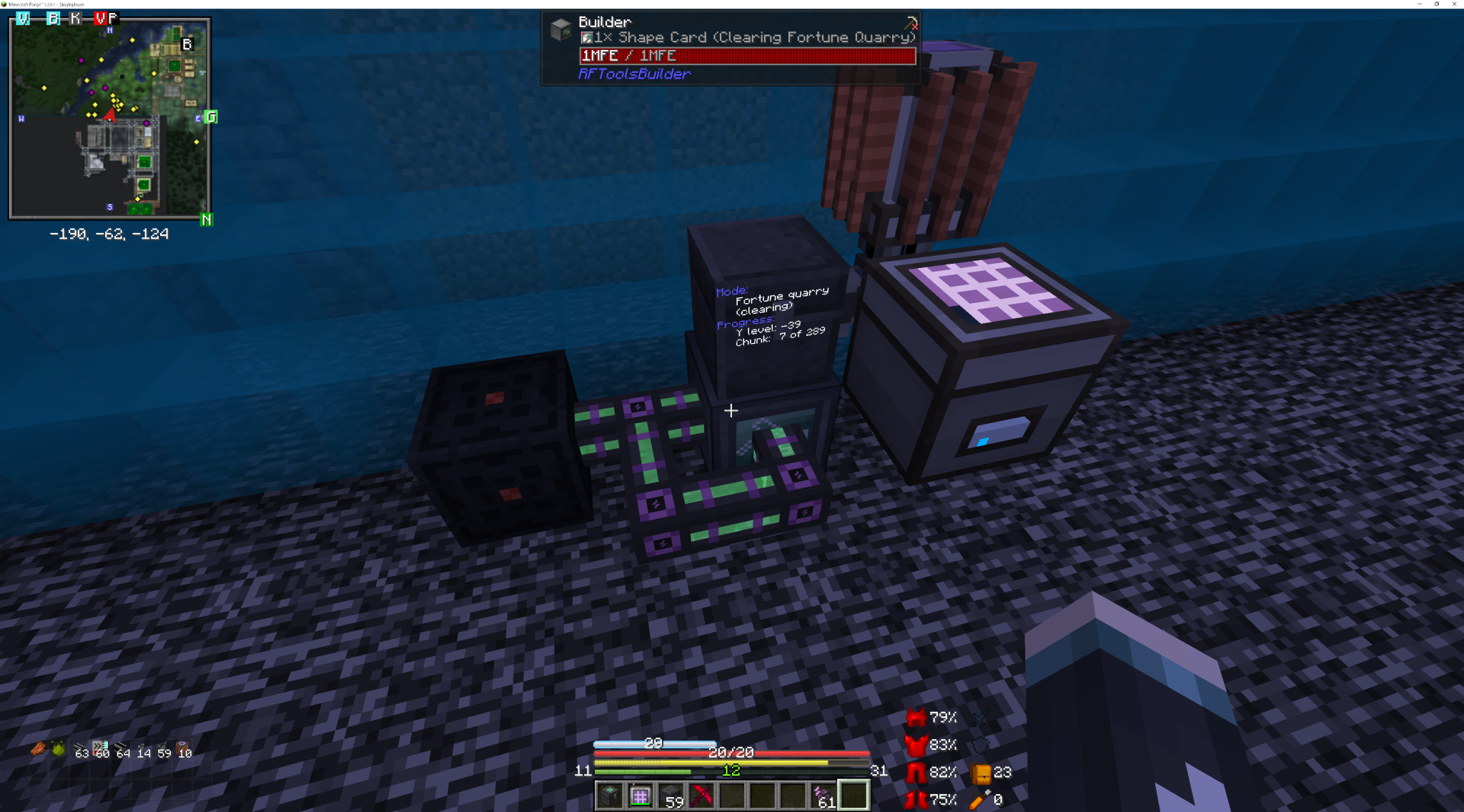Toggle the red V button above the minimap
The image size is (1464, 812).
[x=101, y=19]
